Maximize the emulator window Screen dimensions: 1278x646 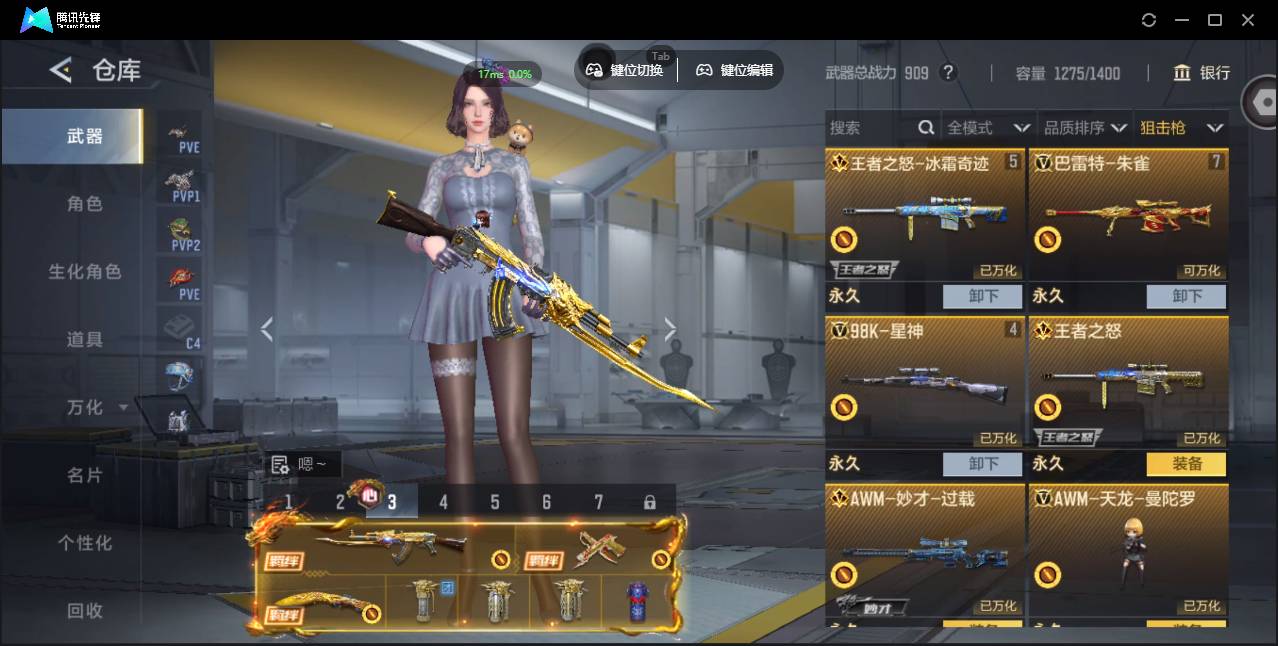coord(1215,20)
